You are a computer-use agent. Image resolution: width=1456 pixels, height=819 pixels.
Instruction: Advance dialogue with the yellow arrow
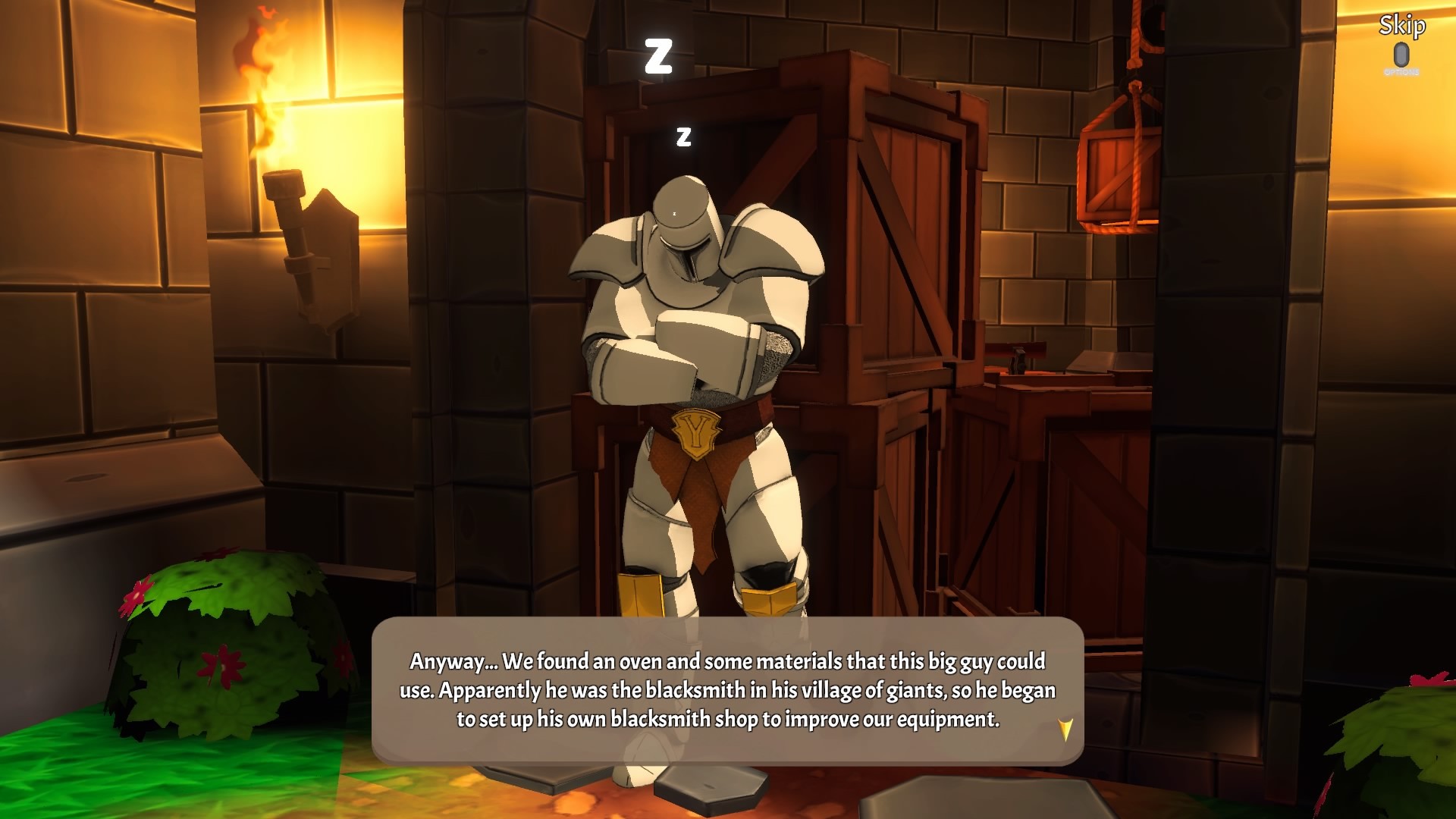click(1065, 730)
